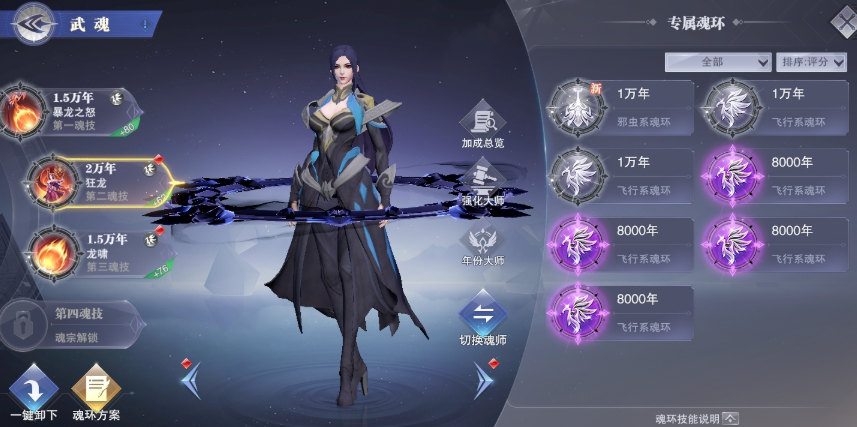Show the next character with right arrow
Screen dimensions: 857x427
(x=484, y=378)
